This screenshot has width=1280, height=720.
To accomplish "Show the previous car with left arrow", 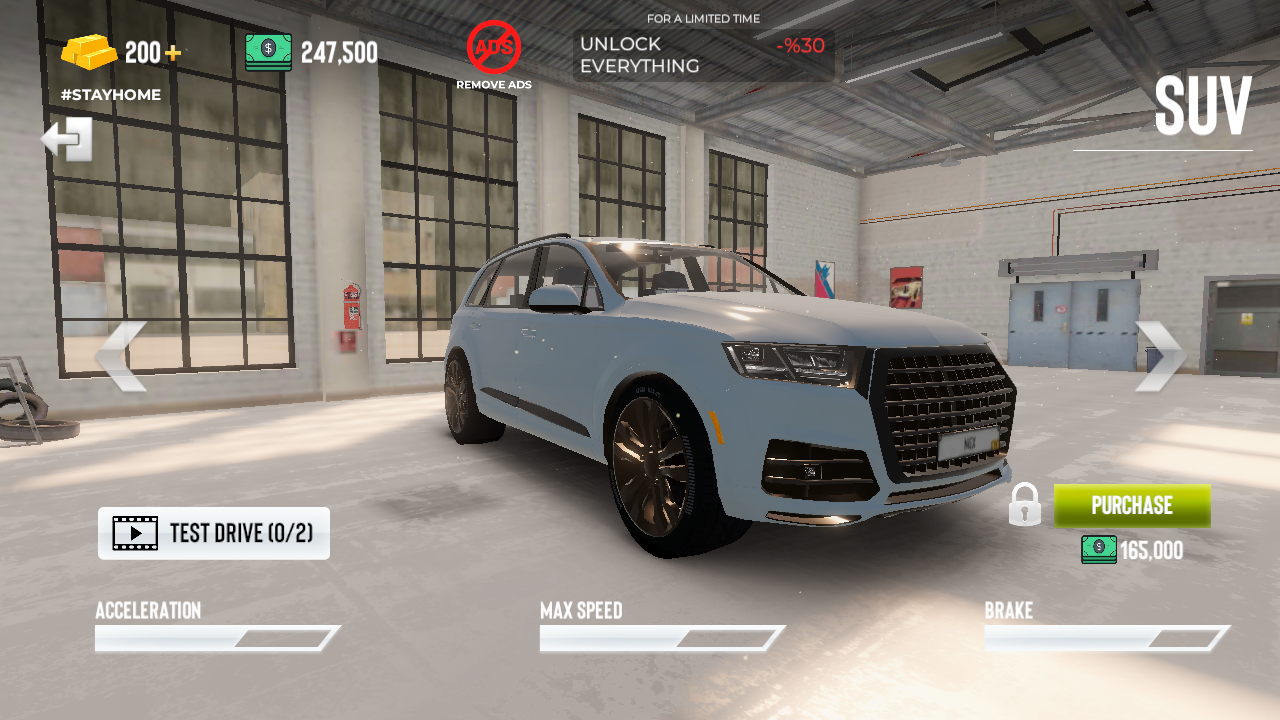I will (121, 356).
